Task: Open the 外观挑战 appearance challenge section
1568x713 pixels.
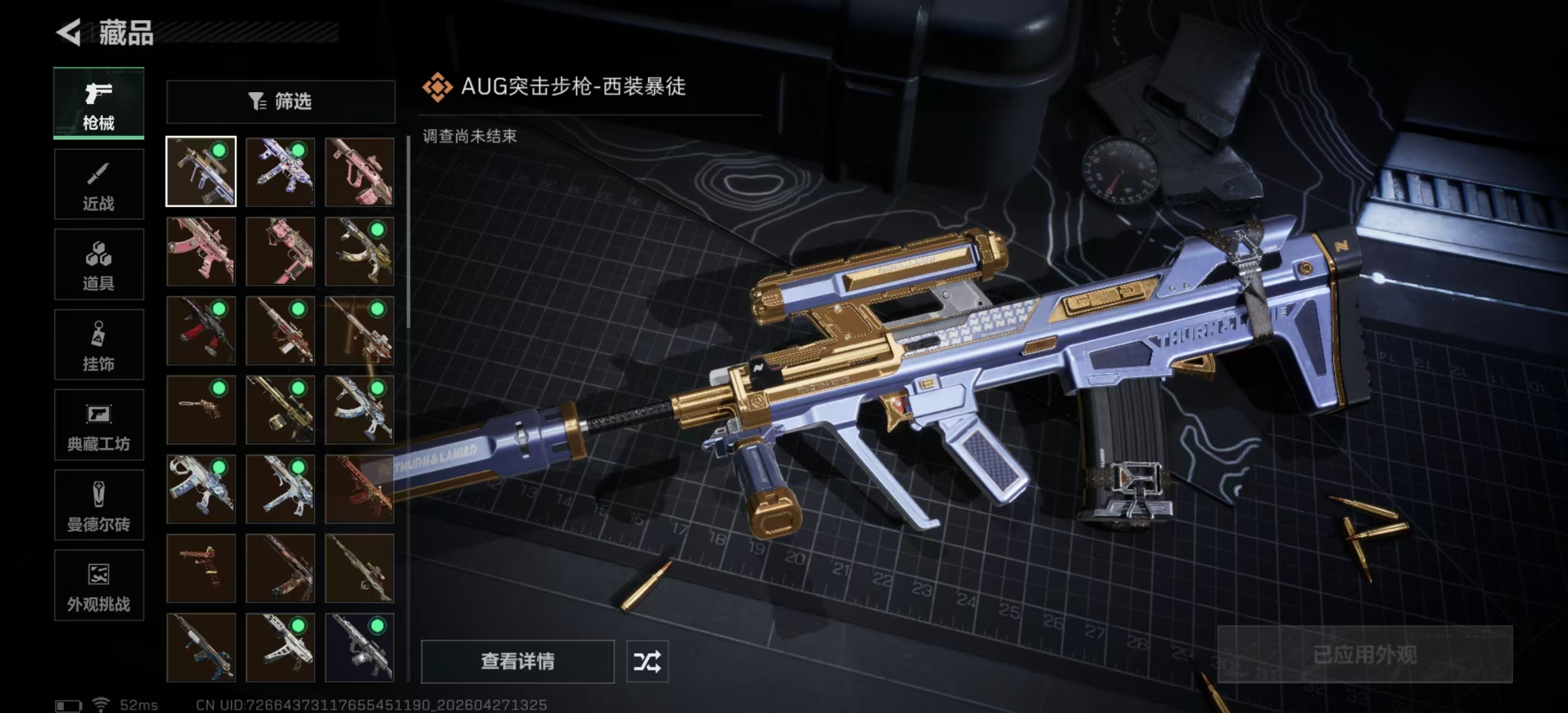Action: click(x=99, y=586)
